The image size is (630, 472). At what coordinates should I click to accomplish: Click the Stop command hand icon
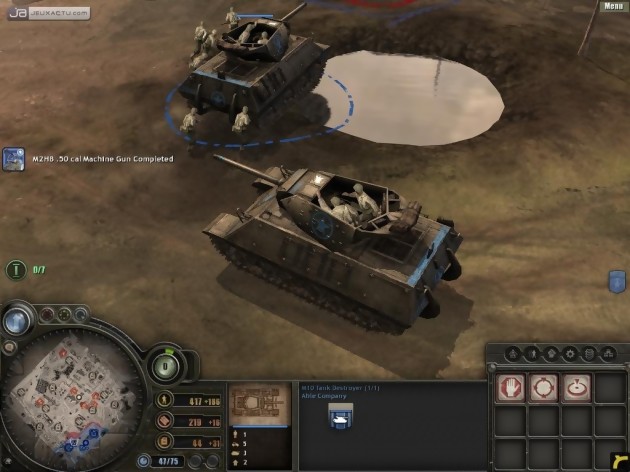coord(511,387)
